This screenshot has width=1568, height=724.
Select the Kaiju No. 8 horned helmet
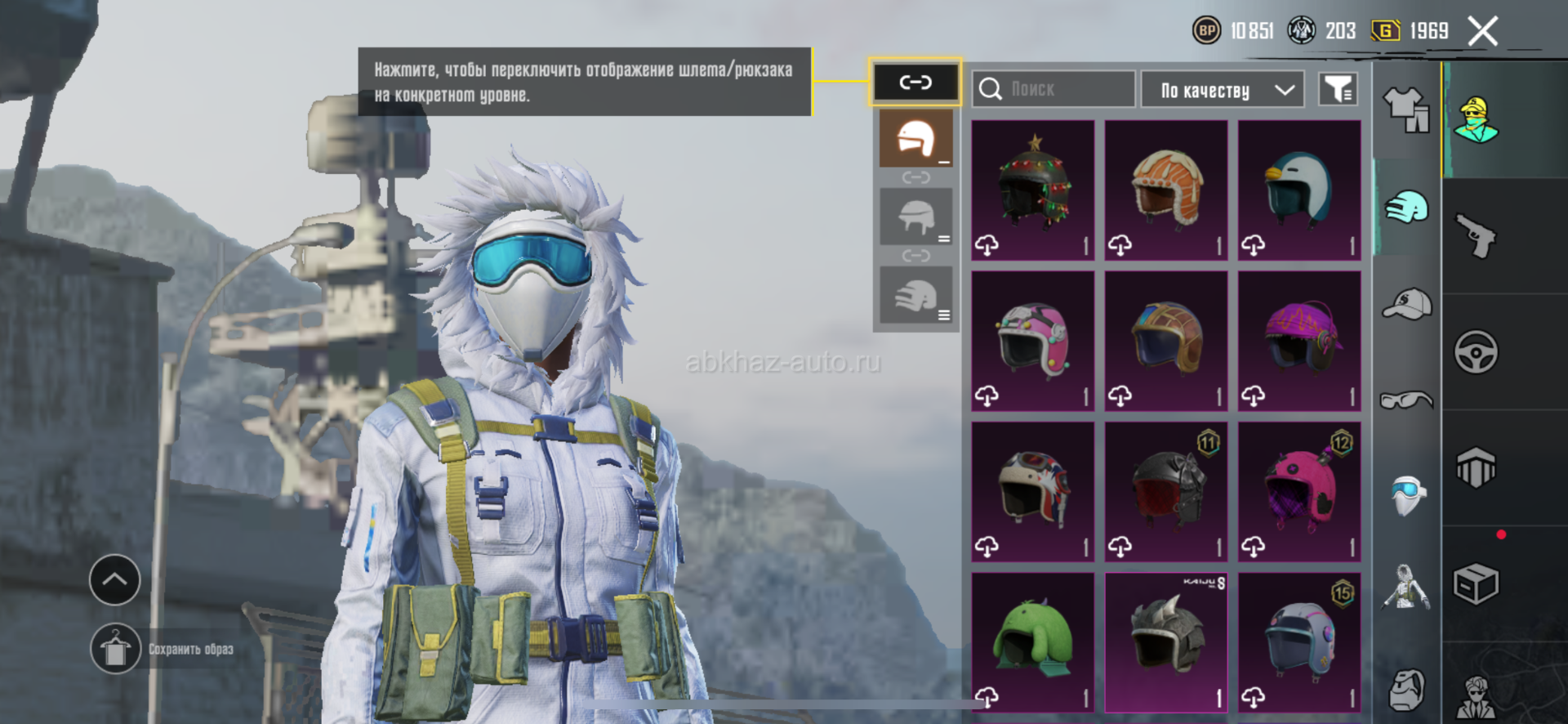(x=1166, y=642)
